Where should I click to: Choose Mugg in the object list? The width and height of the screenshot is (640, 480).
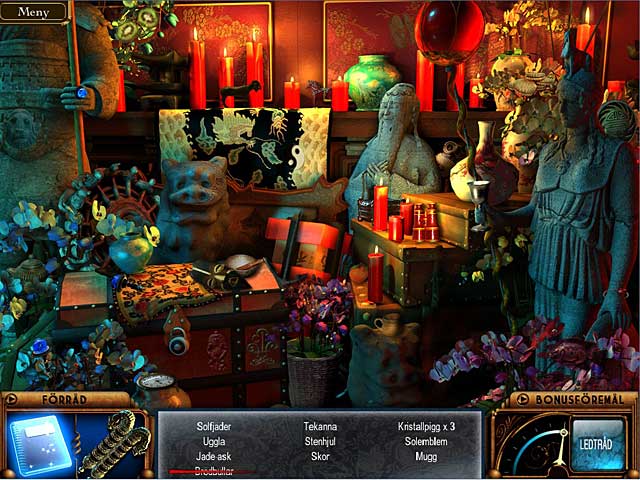click(x=426, y=456)
